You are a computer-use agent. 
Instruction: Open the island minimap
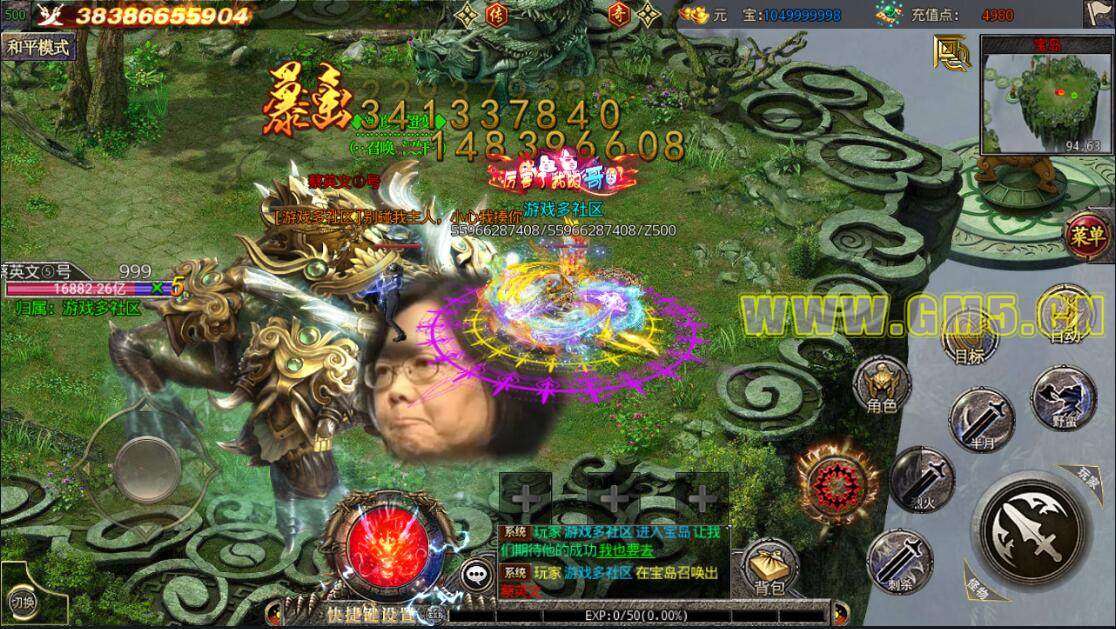click(1045, 94)
